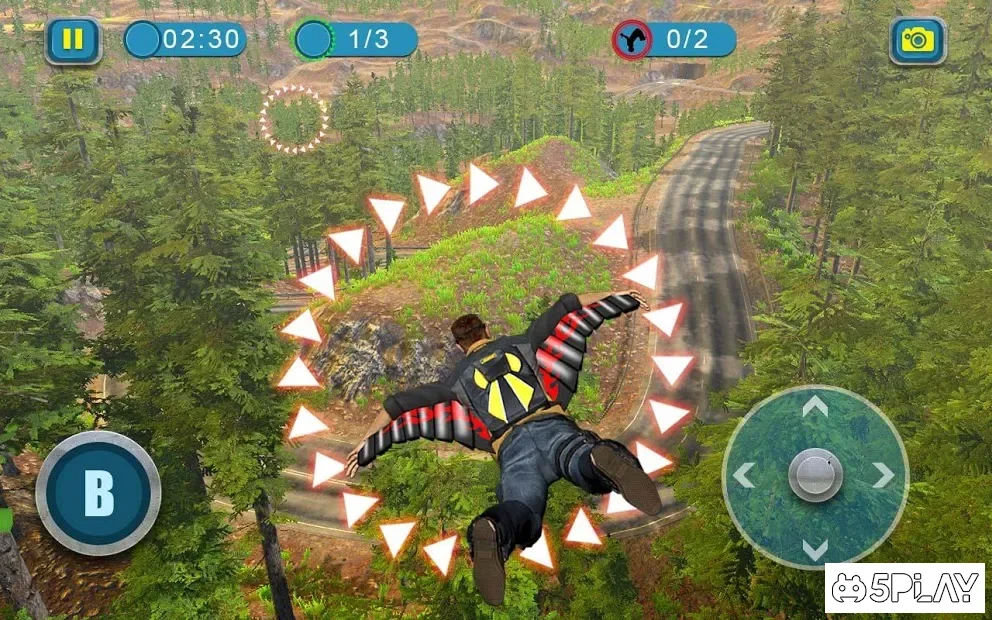Click the gray joystick center knob
Screen dimensions: 992x620
tap(815, 475)
